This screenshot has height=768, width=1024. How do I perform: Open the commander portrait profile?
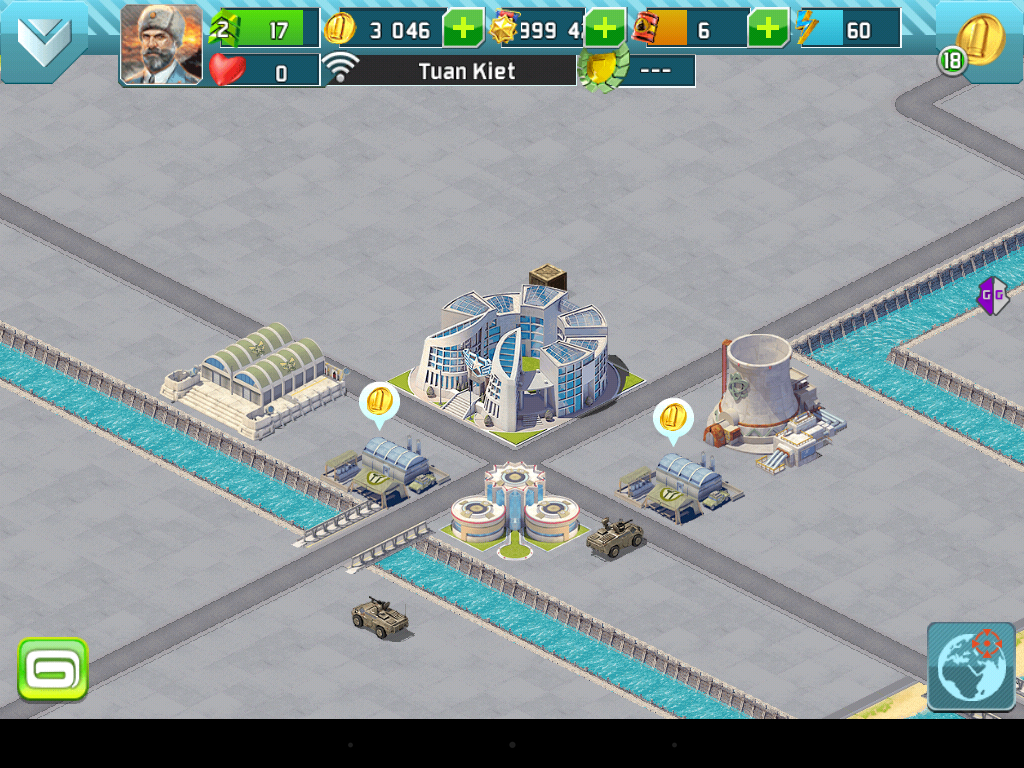point(161,44)
